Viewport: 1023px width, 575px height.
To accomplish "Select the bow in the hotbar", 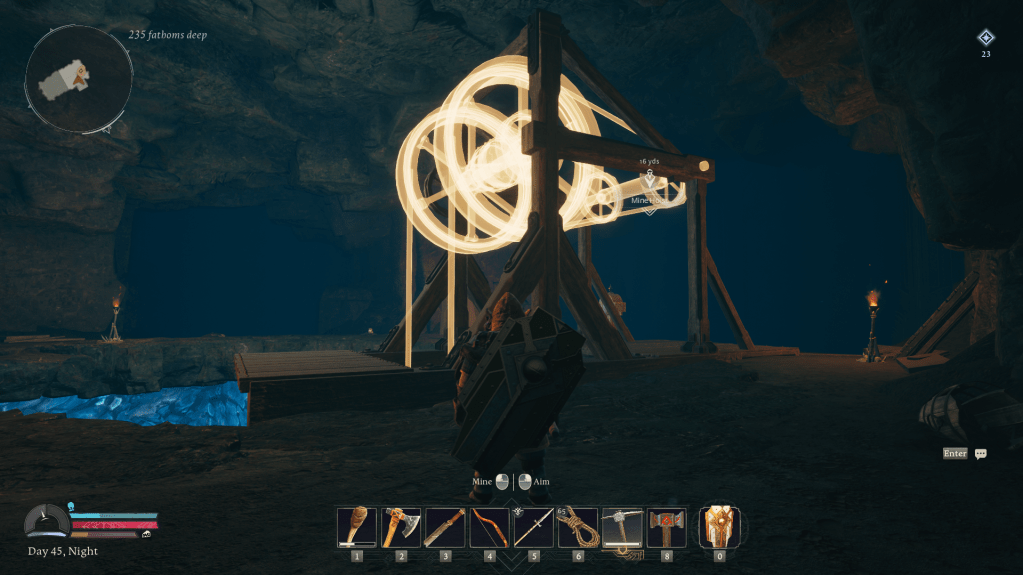I will (489, 527).
